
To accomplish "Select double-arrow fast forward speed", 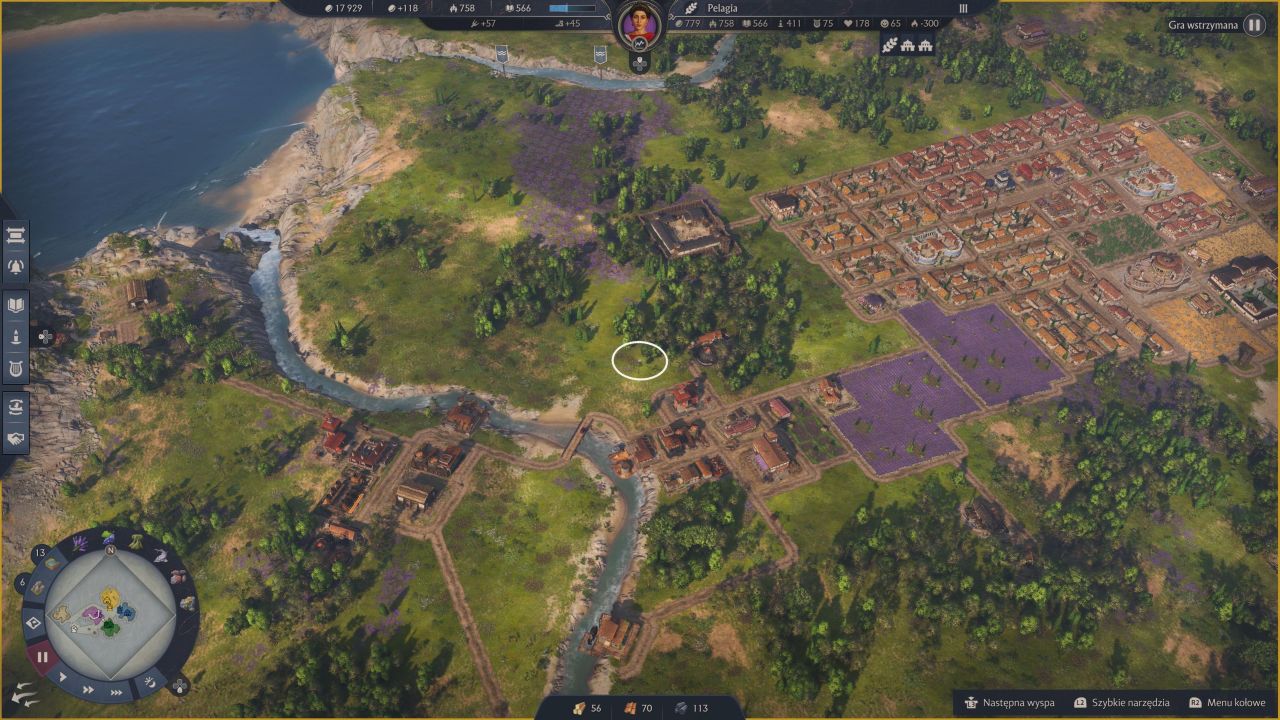I will point(88,689).
